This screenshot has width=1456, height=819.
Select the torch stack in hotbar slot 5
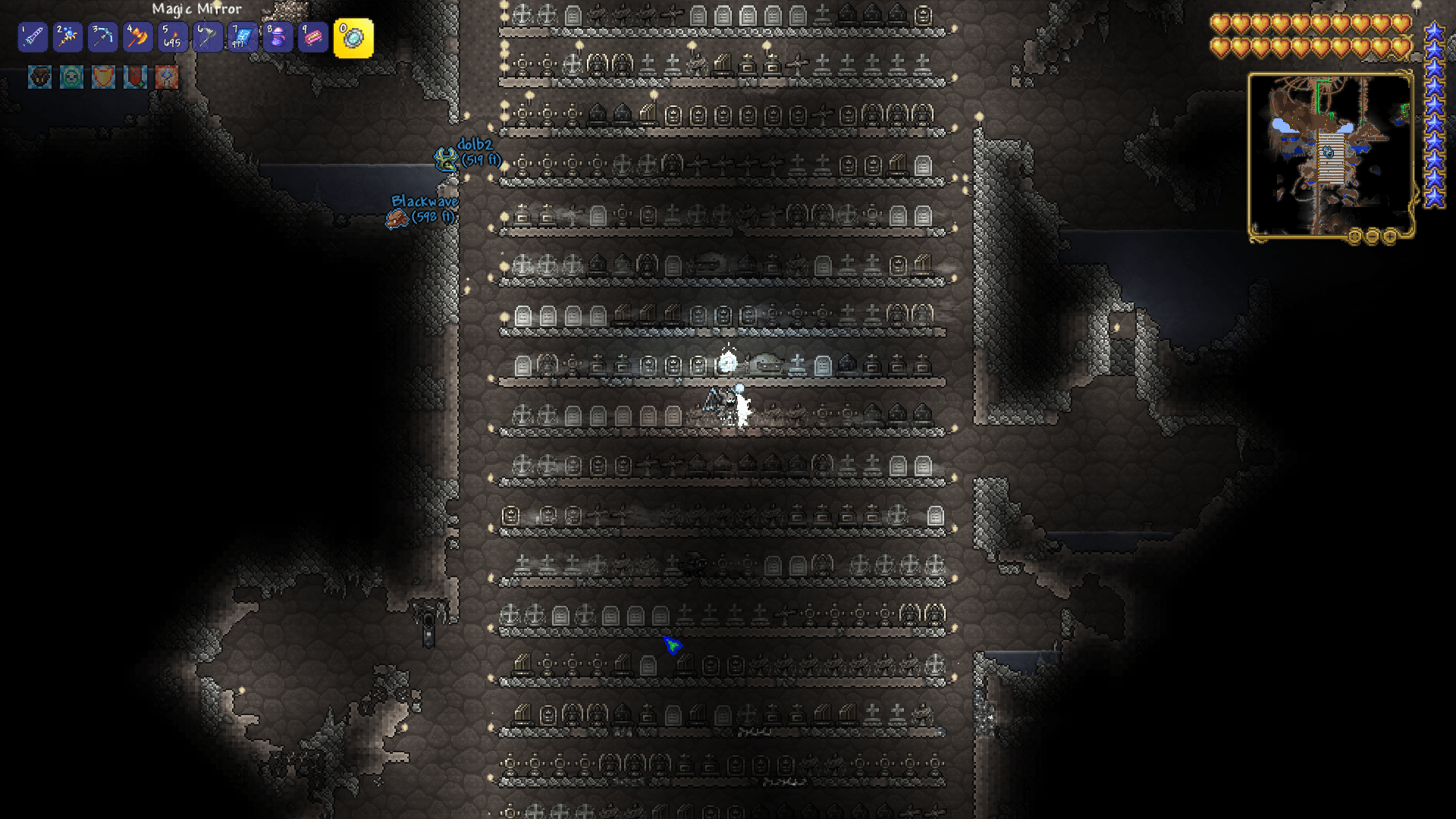tap(172, 36)
